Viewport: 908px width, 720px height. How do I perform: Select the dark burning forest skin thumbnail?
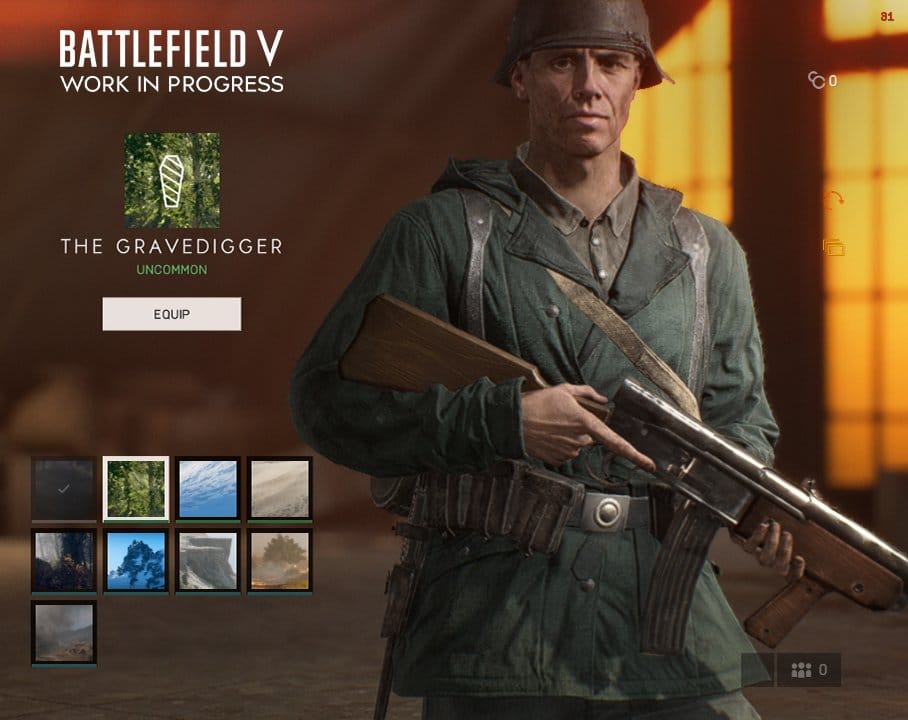click(64, 561)
